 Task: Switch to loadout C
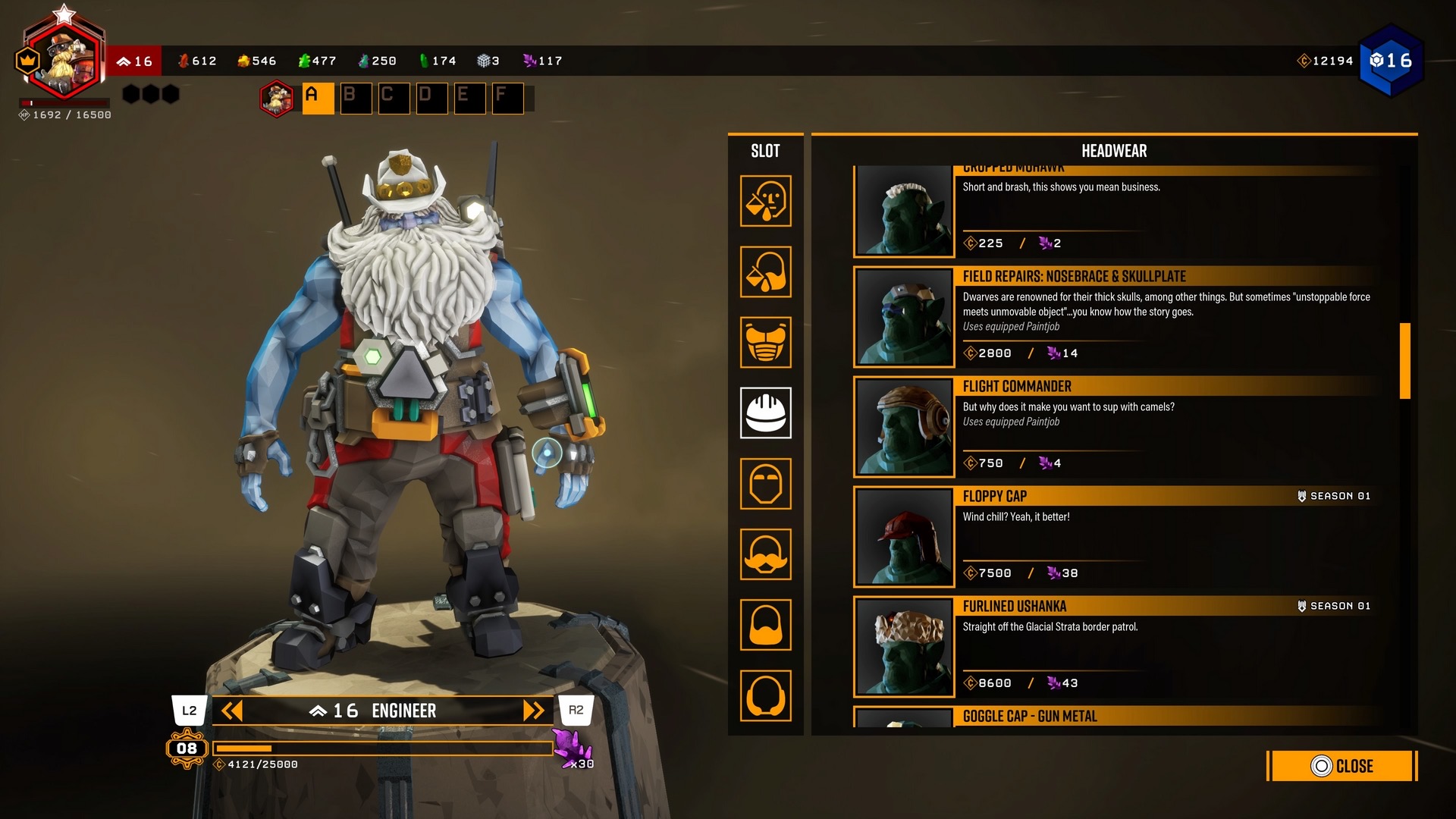pyautogui.click(x=394, y=99)
